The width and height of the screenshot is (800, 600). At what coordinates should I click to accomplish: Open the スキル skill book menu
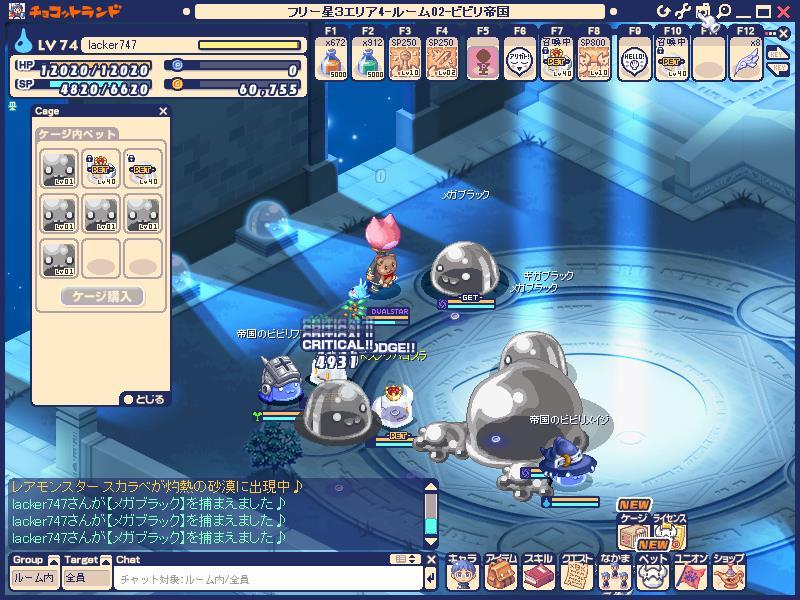point(538,573)
